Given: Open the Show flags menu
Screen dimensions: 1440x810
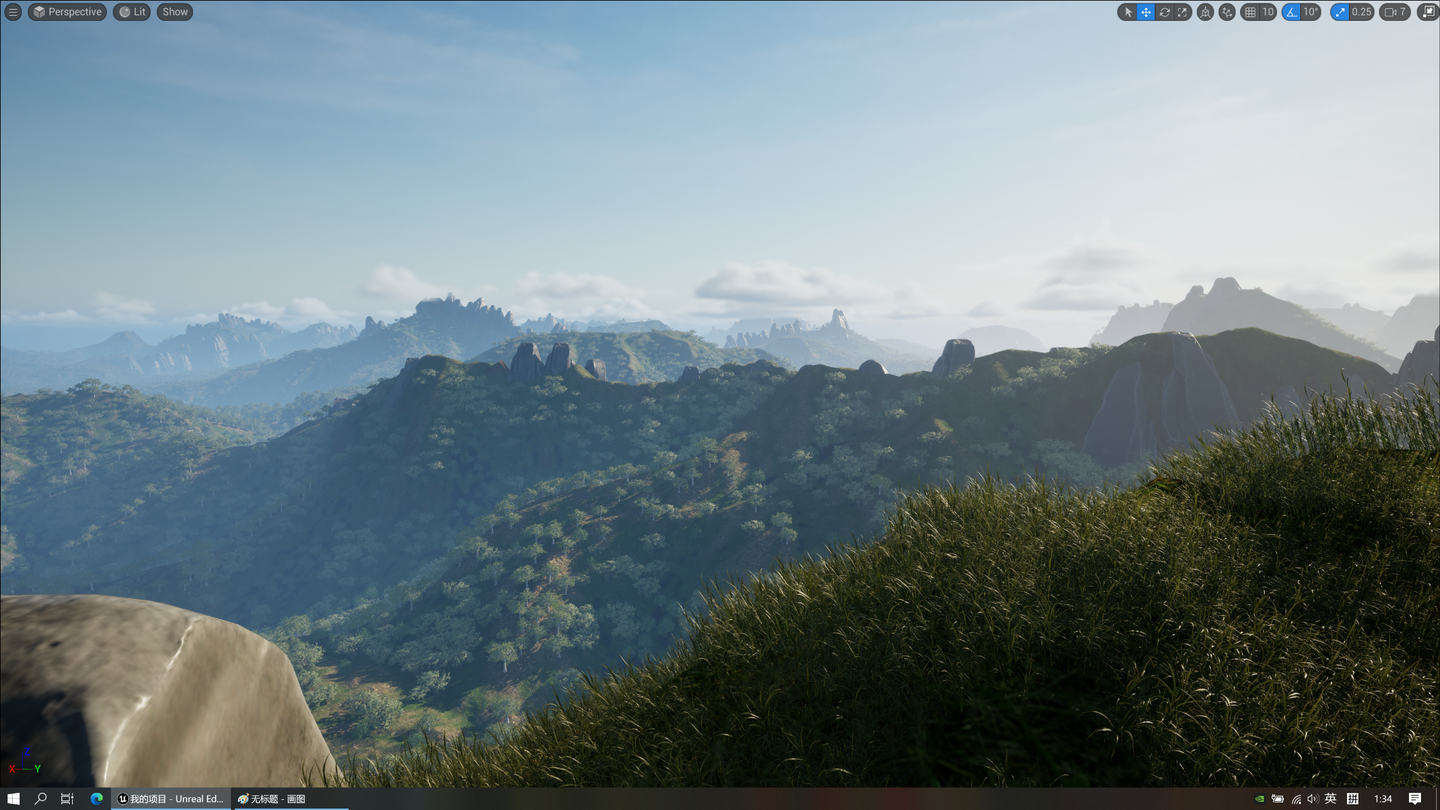Looking at the screenshot, I should point(175,12).
